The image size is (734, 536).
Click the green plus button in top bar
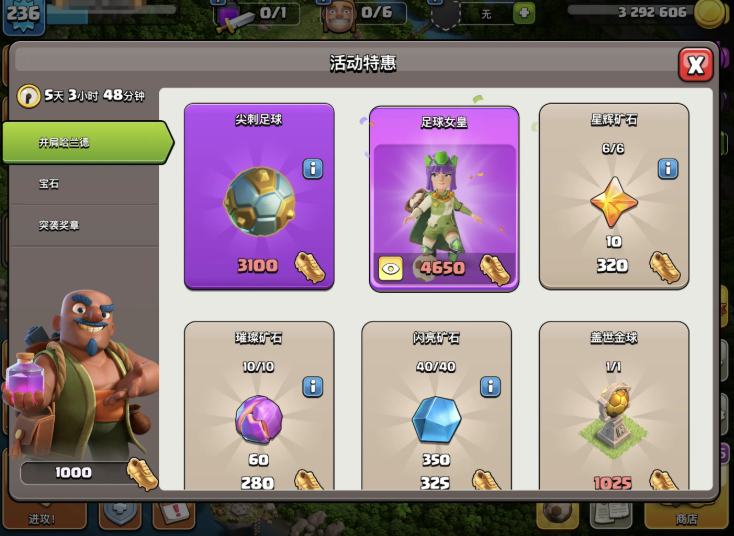[x=523, y=13]
